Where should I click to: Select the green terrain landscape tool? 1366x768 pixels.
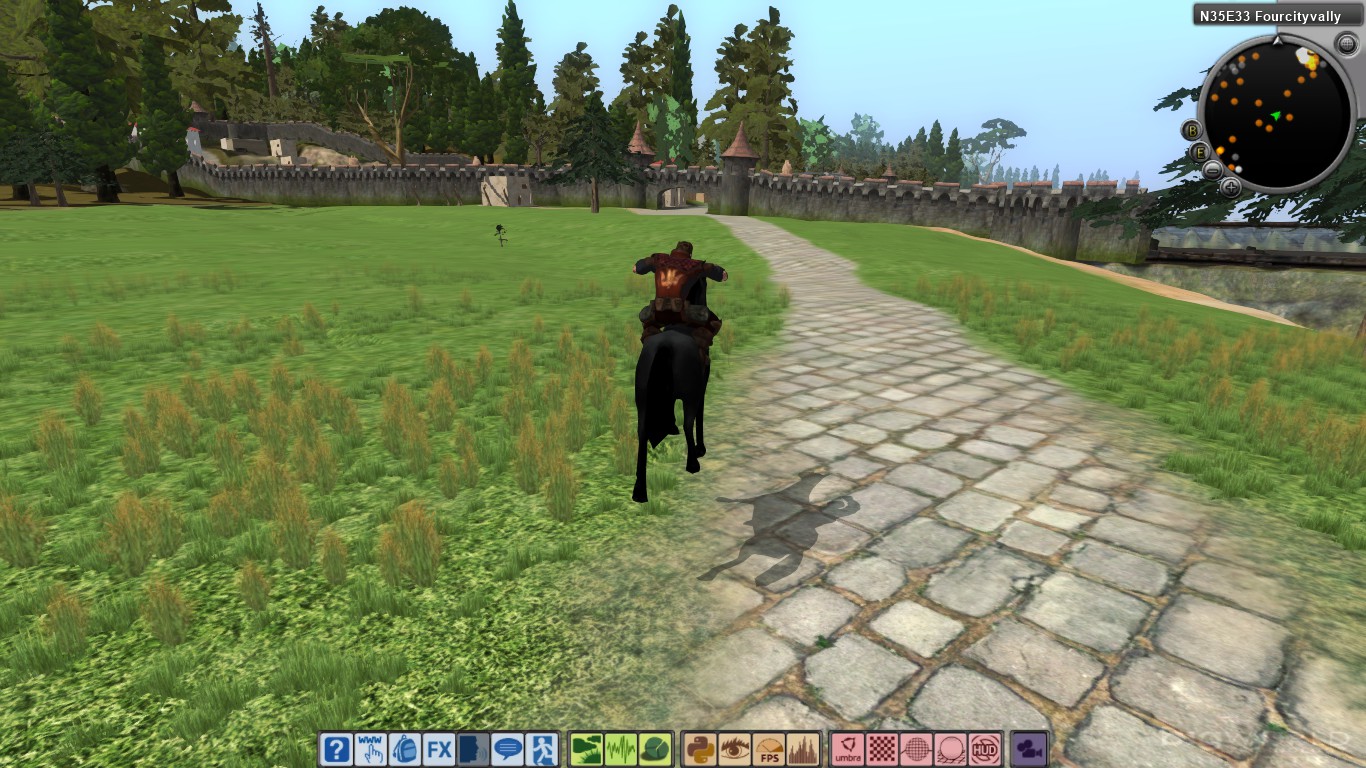pyautogui.click(x=587, y=749)
